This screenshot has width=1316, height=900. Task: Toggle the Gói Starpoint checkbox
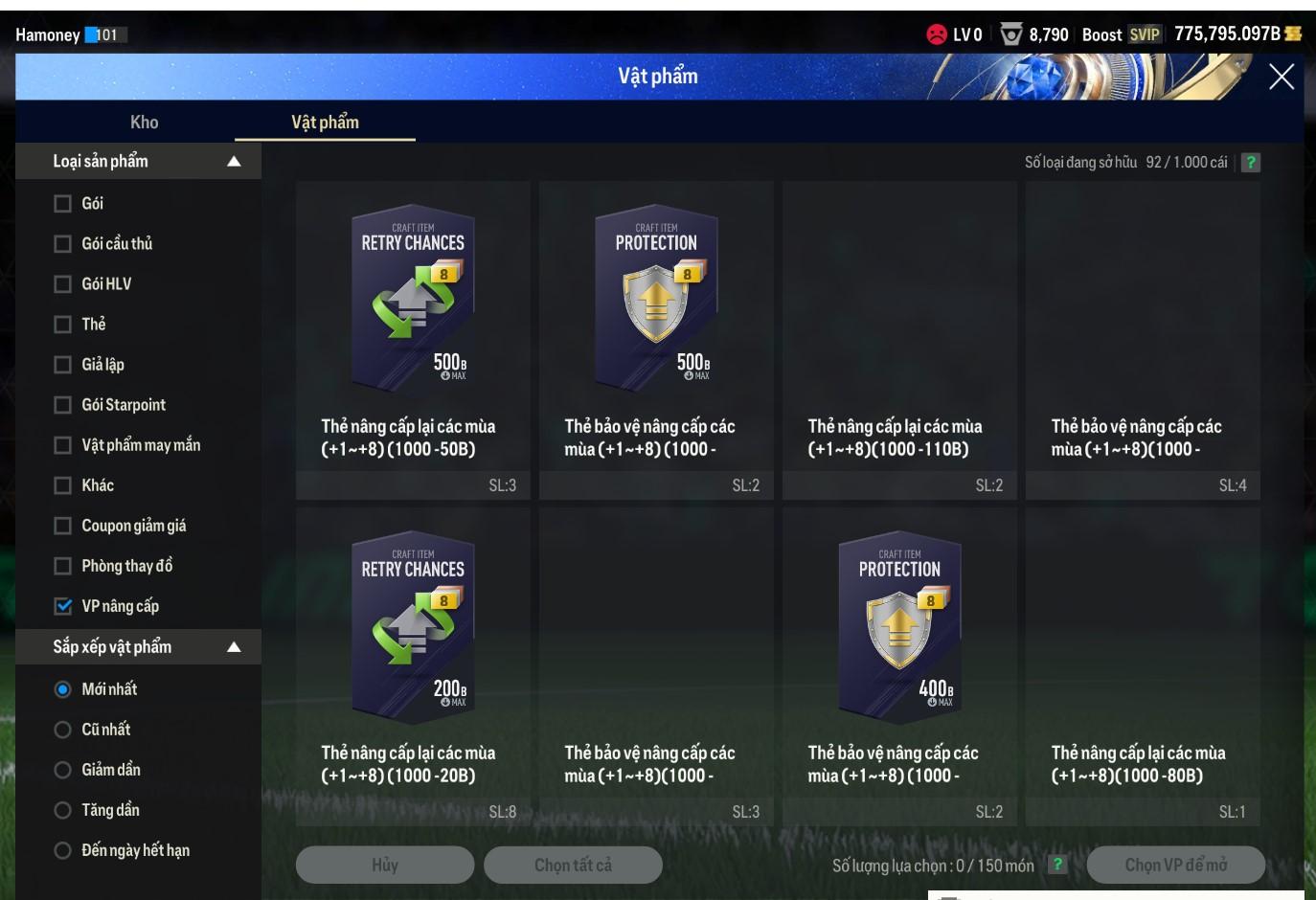(63, 405)
